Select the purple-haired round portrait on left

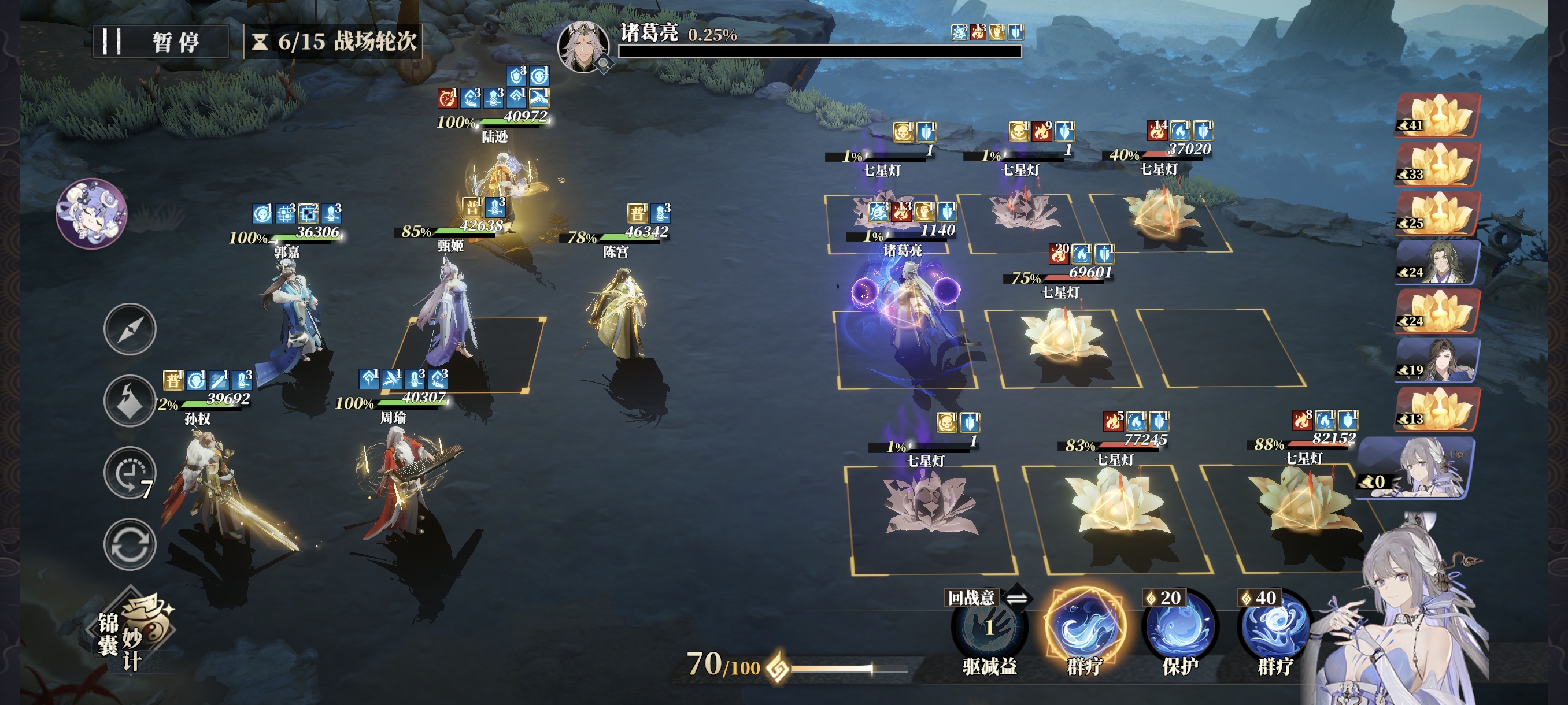pyautogui.click(x=91, y=213)
